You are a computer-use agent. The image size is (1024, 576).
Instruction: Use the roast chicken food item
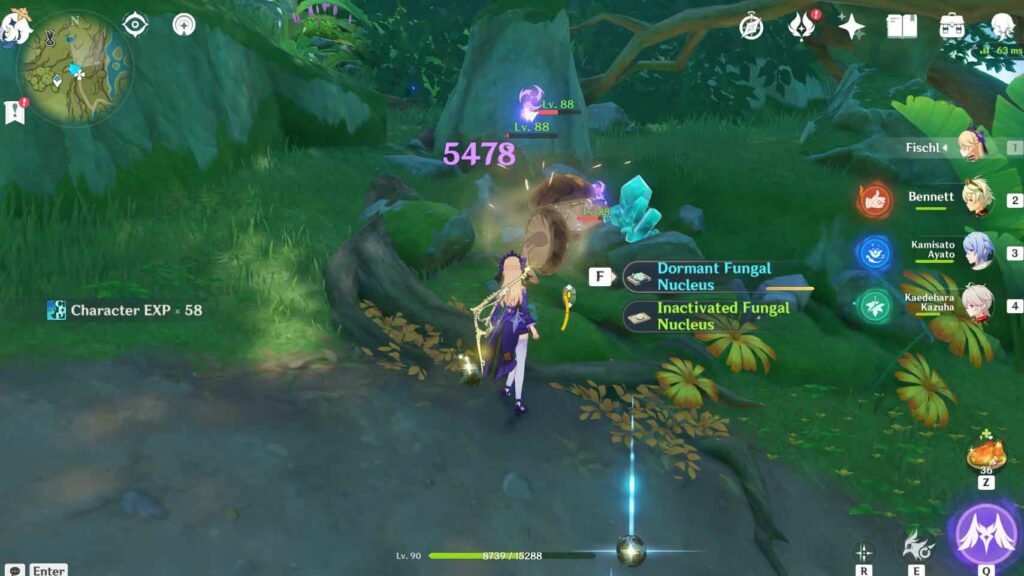985,456
